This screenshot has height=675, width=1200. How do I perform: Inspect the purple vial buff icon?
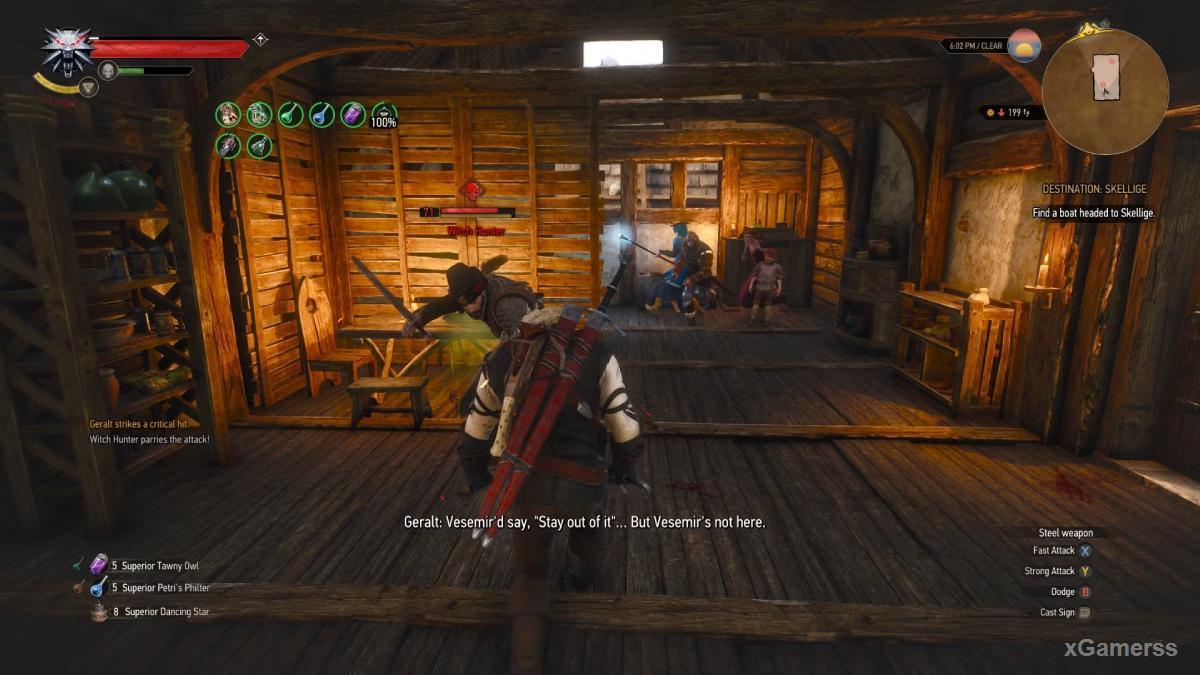point(353,115)
